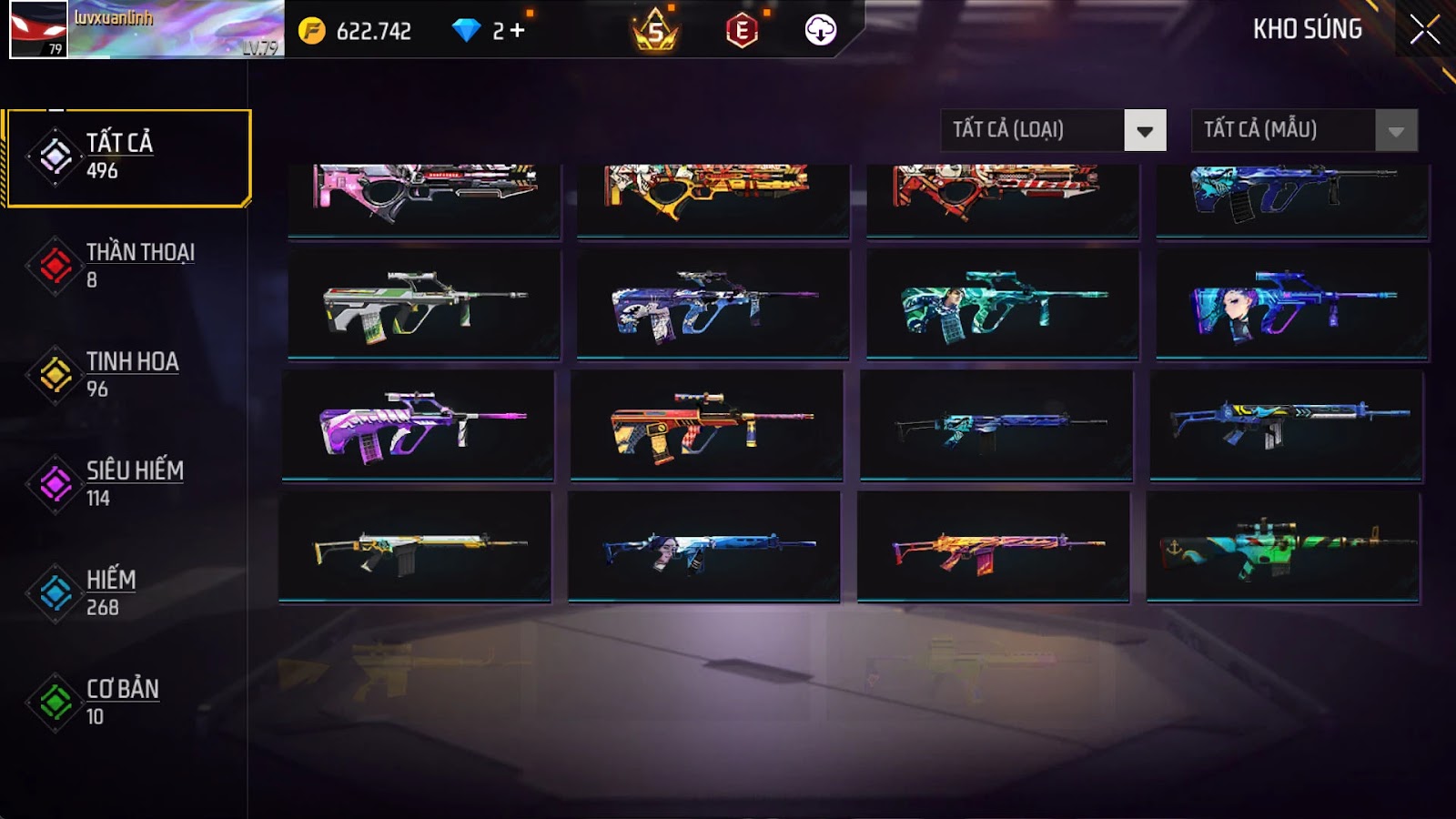Select the green camo sniper rifle skin
This screenshot has height=819, width=1456.
point(1283,546)
